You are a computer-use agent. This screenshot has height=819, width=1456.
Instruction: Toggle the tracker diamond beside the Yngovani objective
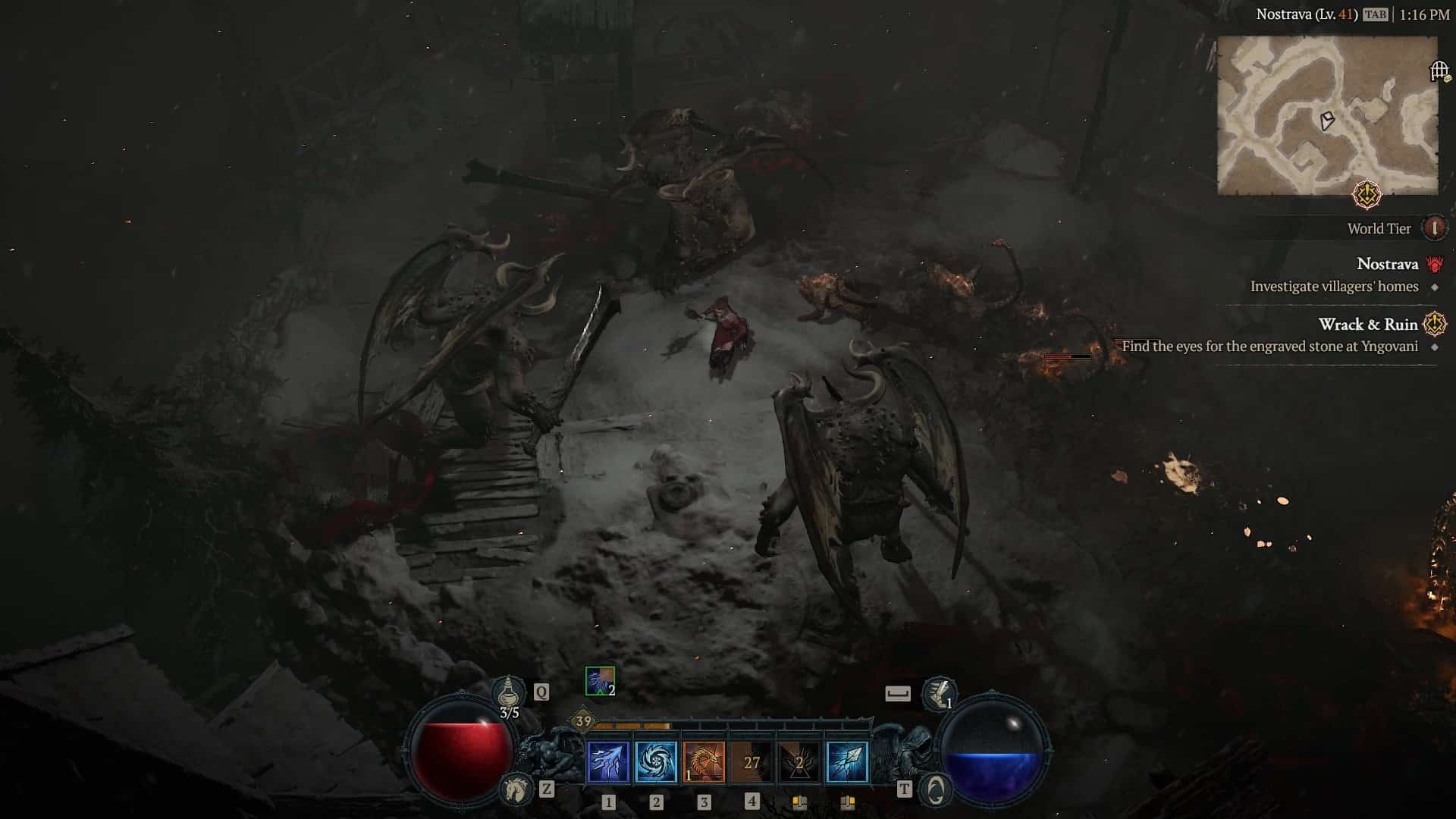pos(1433,346)
